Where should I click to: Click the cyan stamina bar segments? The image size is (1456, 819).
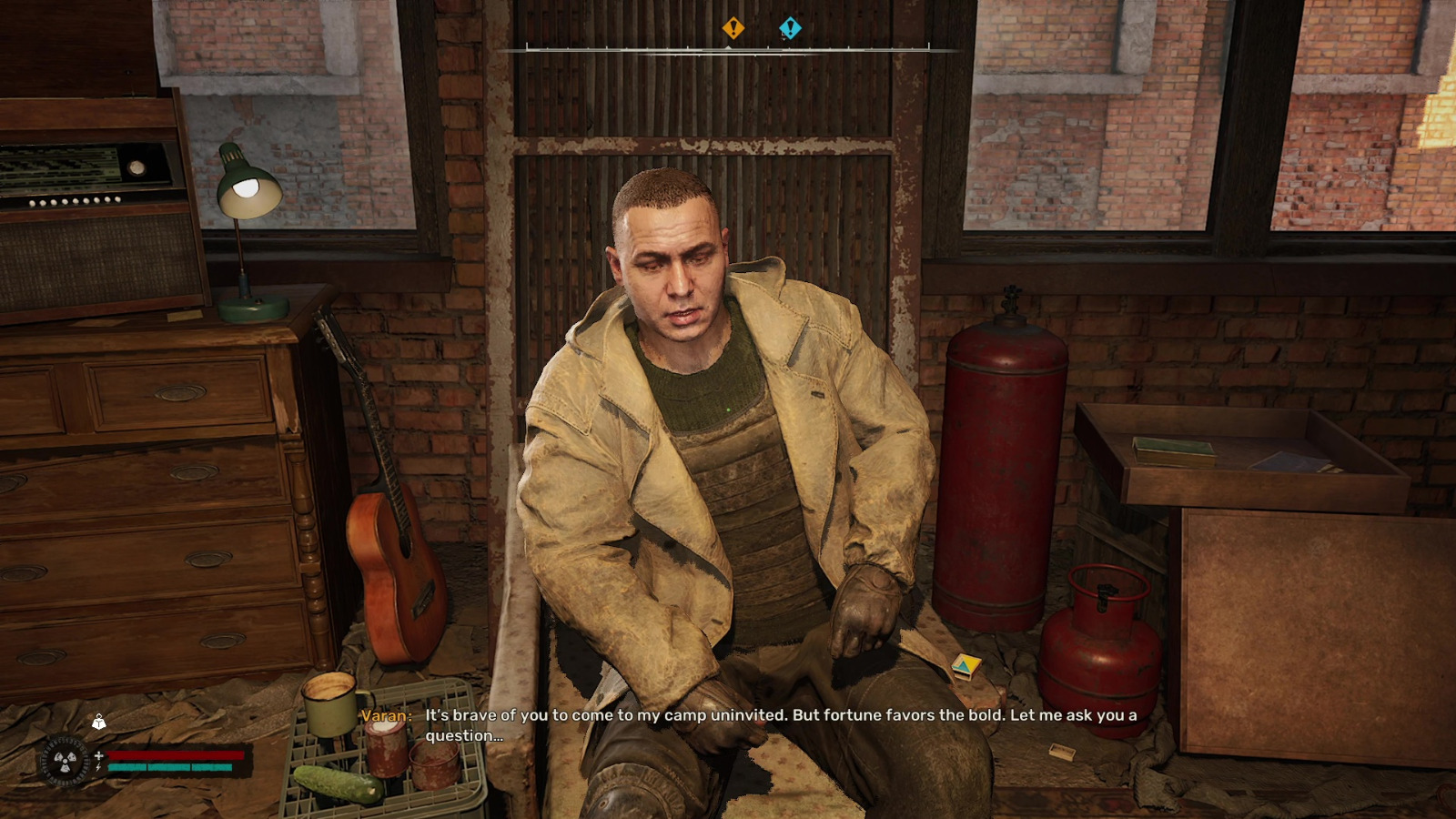coord(168,767)
